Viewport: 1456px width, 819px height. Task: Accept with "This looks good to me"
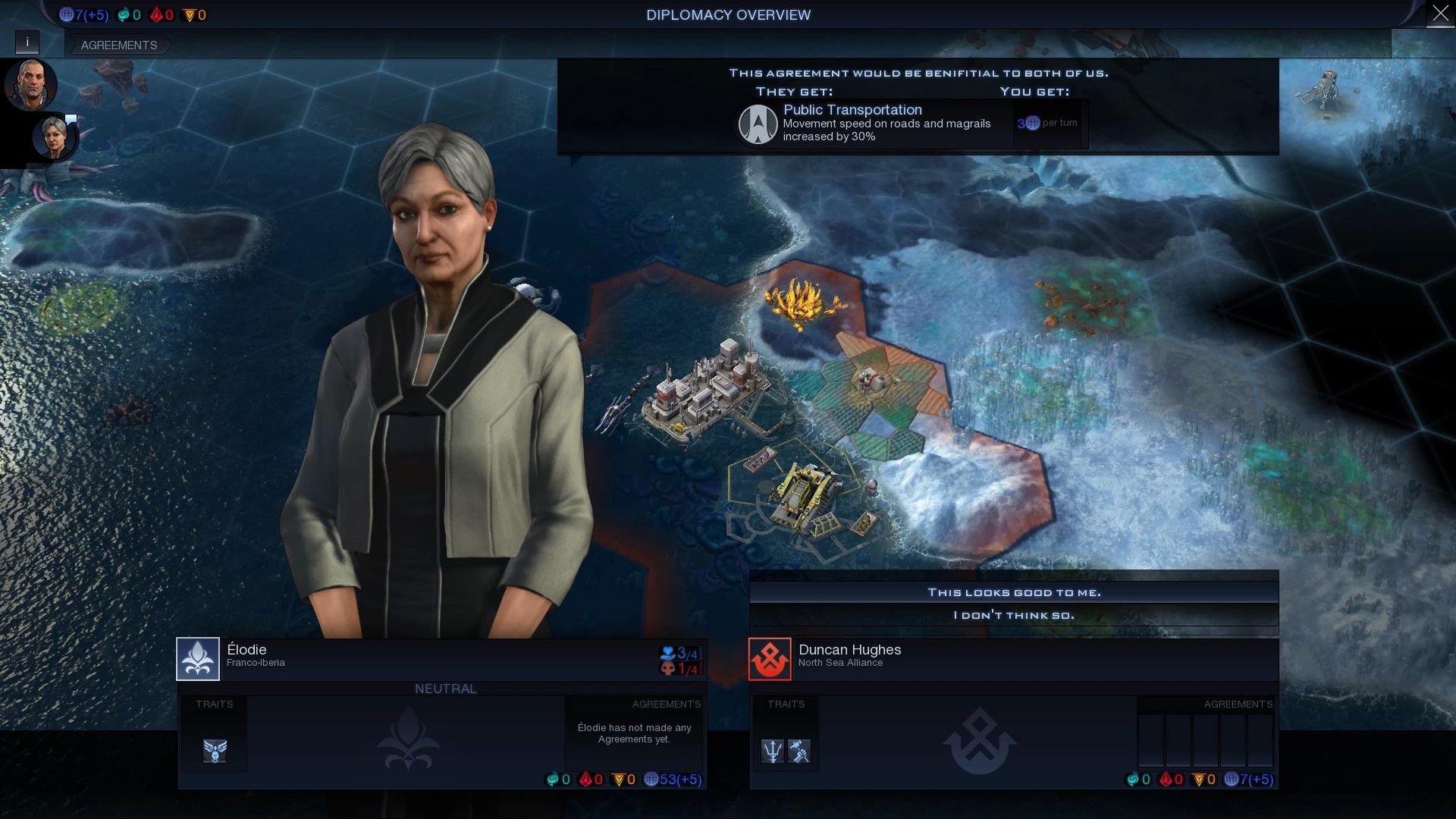tap(1014, 592)
